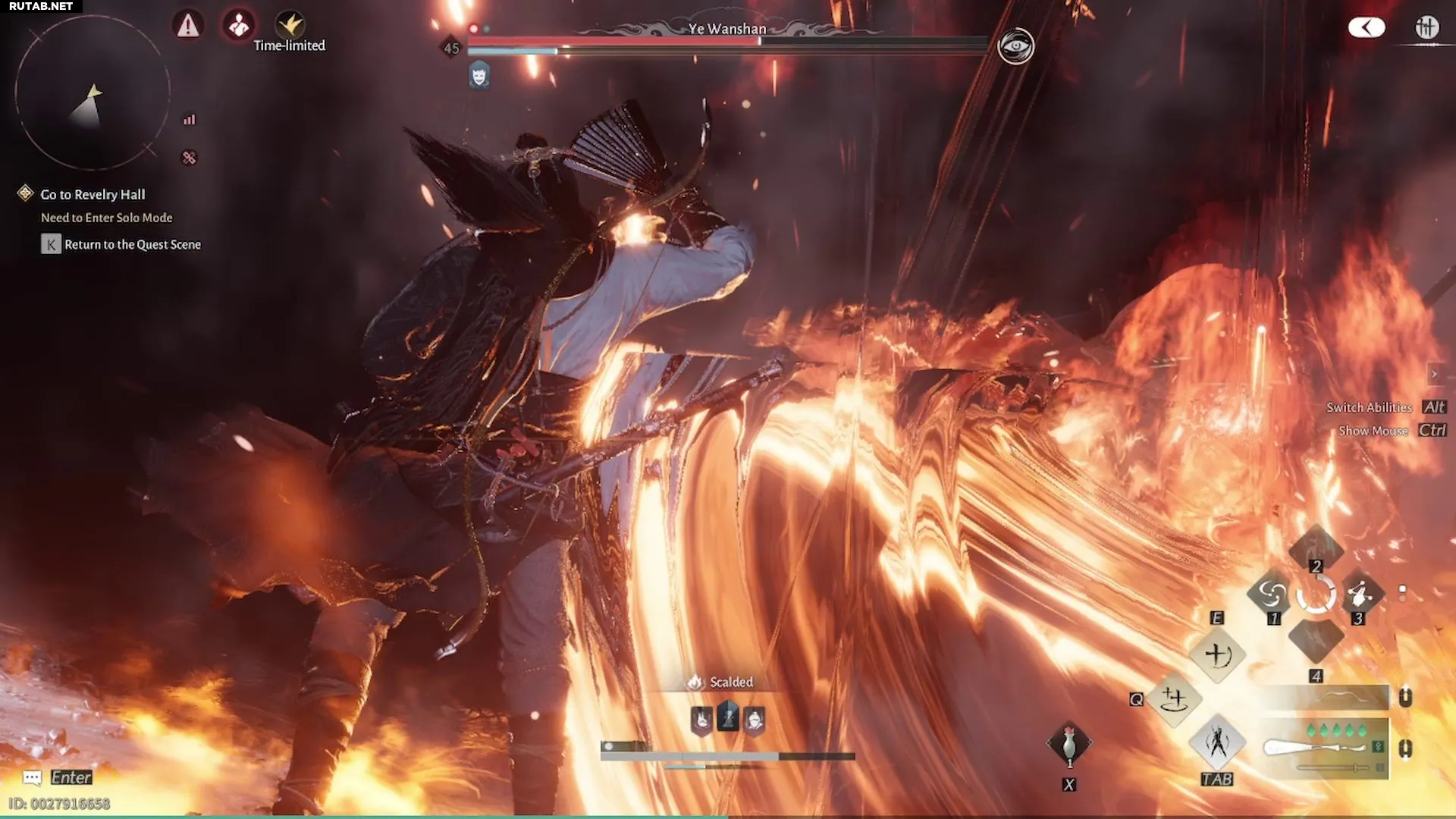Activate the hand gesture ability in slot 3
This screenshot has width=1456, height=819.
[x=1360, y=593]
